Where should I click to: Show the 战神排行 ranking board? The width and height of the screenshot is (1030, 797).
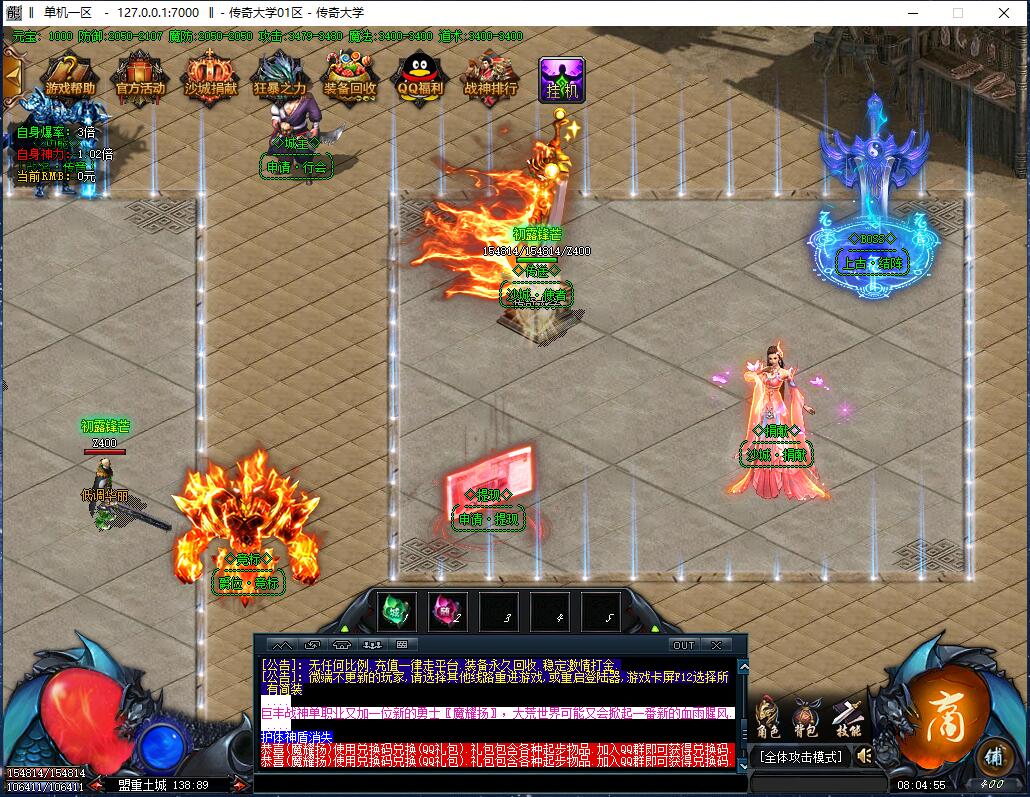[490, 76]
